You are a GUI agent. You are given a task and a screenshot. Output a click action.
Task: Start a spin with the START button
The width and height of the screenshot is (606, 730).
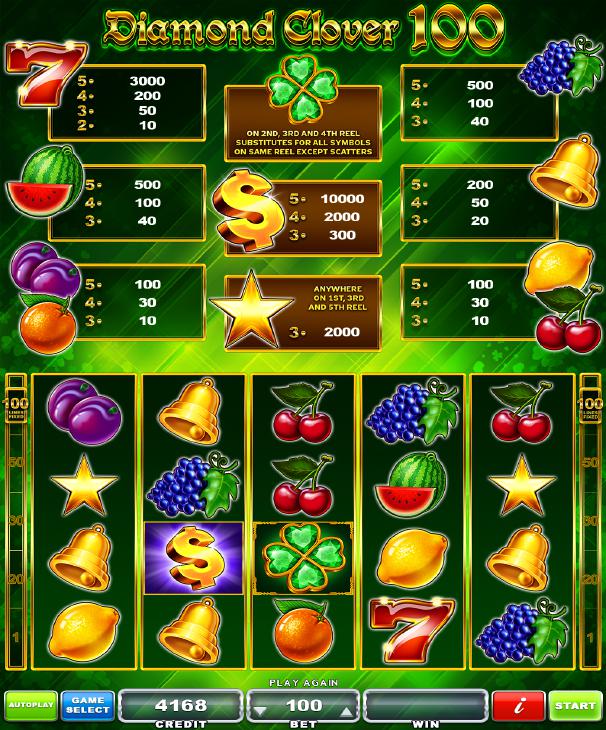pyautogui.click(x=576, y=706)
